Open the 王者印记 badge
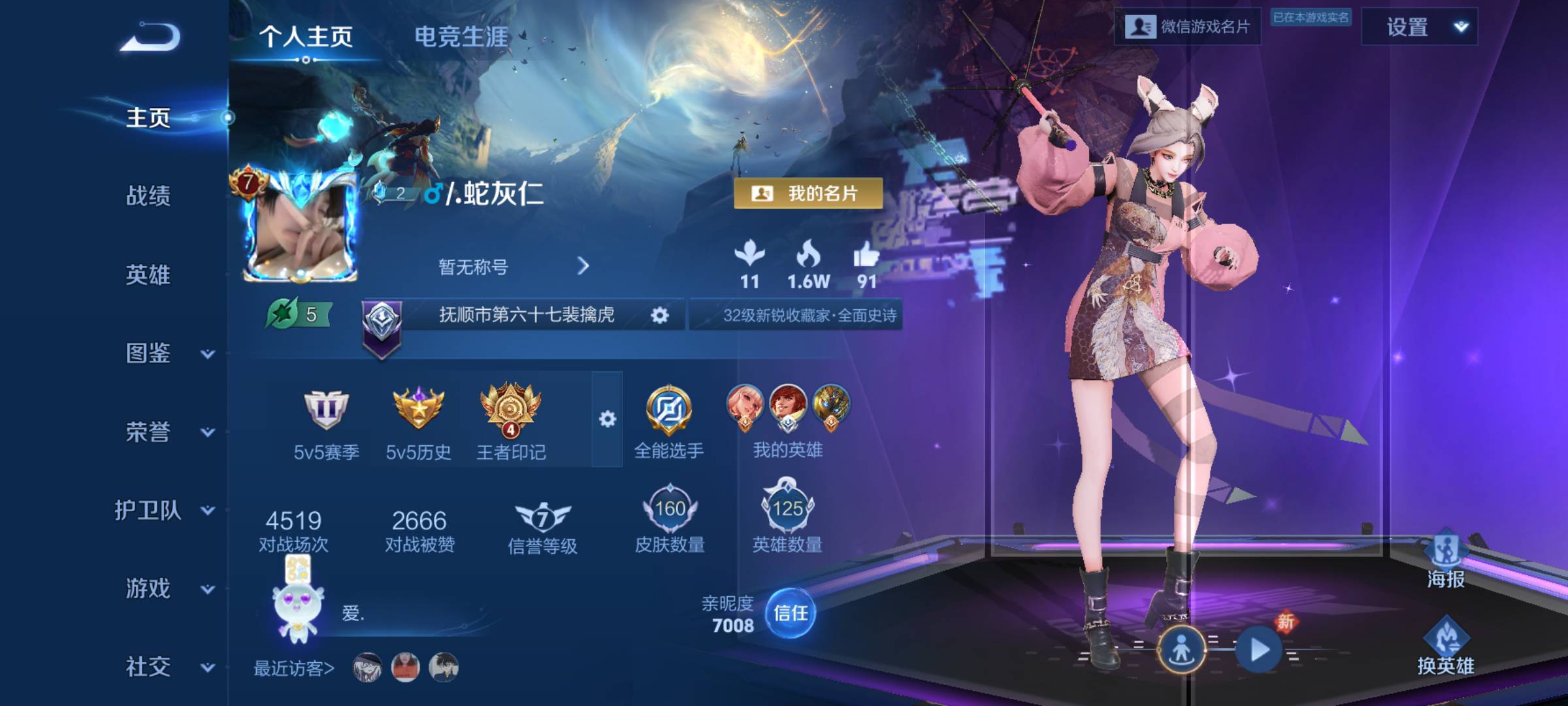The image size is (1568, 706). (x=511, y=422)
